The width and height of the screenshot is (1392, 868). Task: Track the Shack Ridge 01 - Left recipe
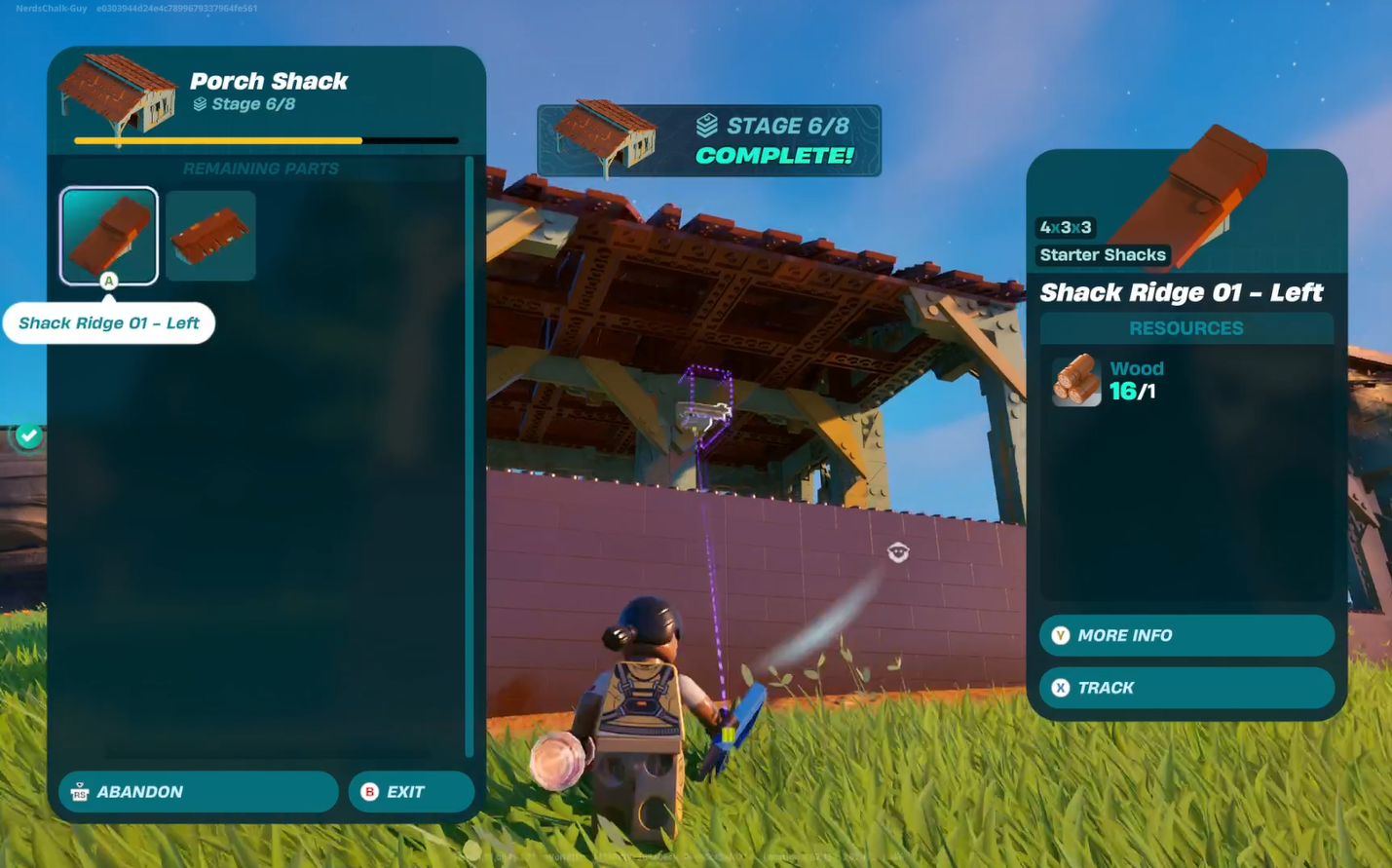[1185, 688]
